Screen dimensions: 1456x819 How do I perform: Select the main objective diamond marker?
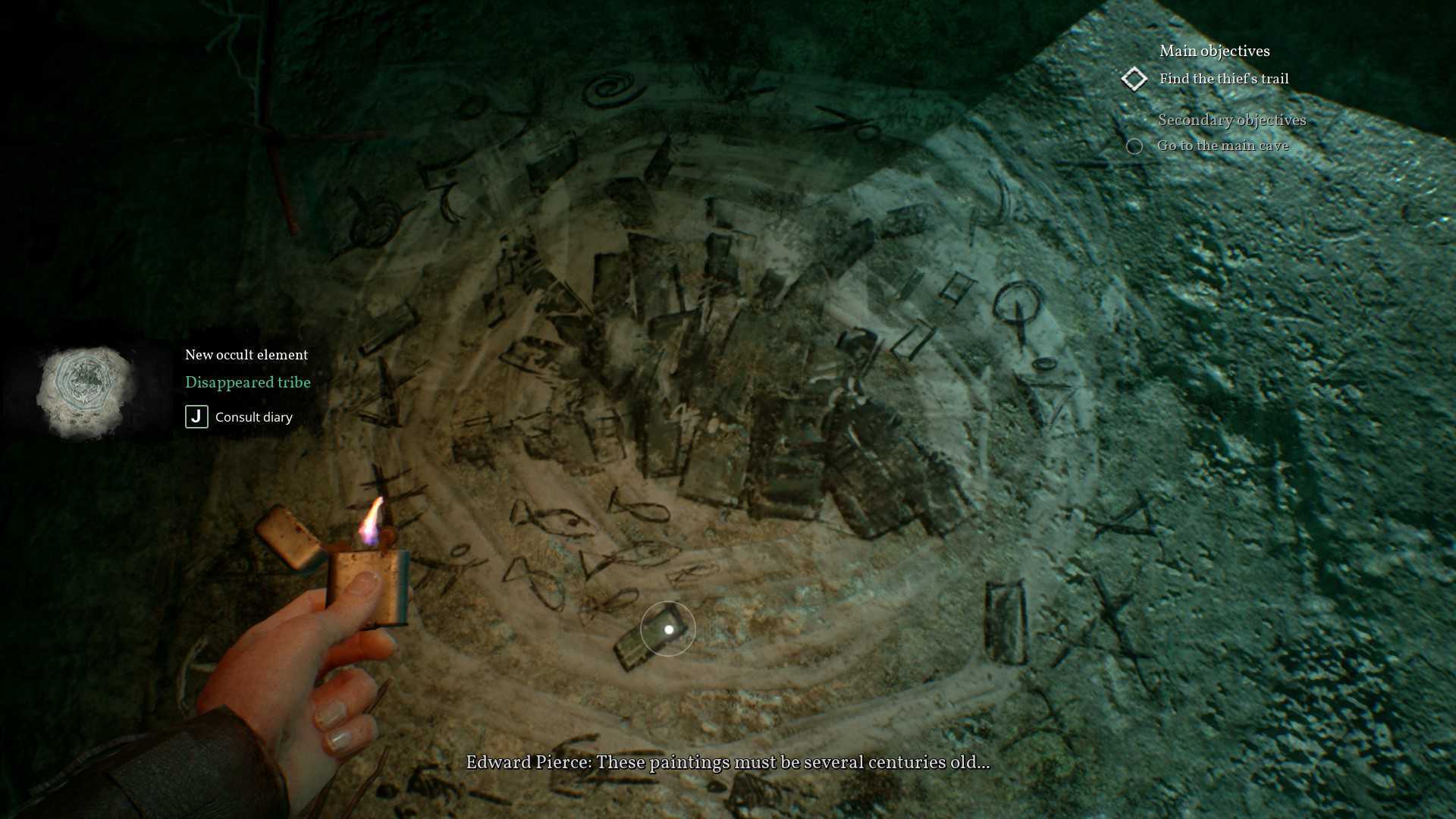pos(1134,79)
